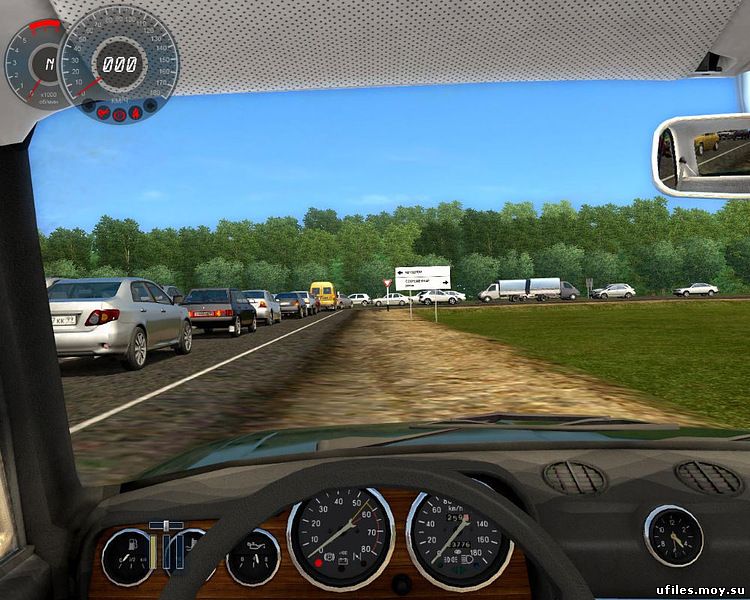Click the rear-view mirror overlay

point(702,155)
